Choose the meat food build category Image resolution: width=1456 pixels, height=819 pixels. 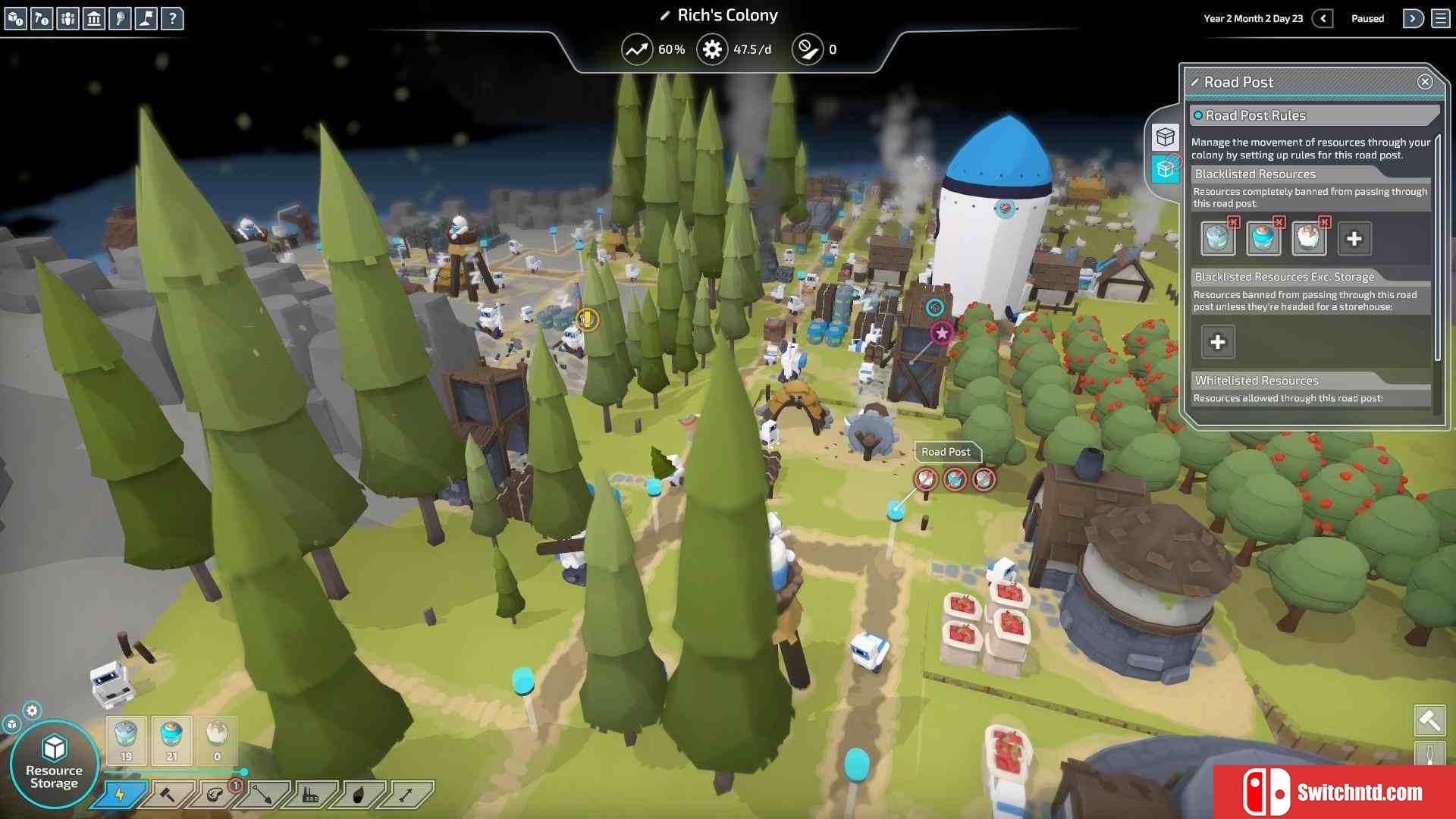click(215, 795)
